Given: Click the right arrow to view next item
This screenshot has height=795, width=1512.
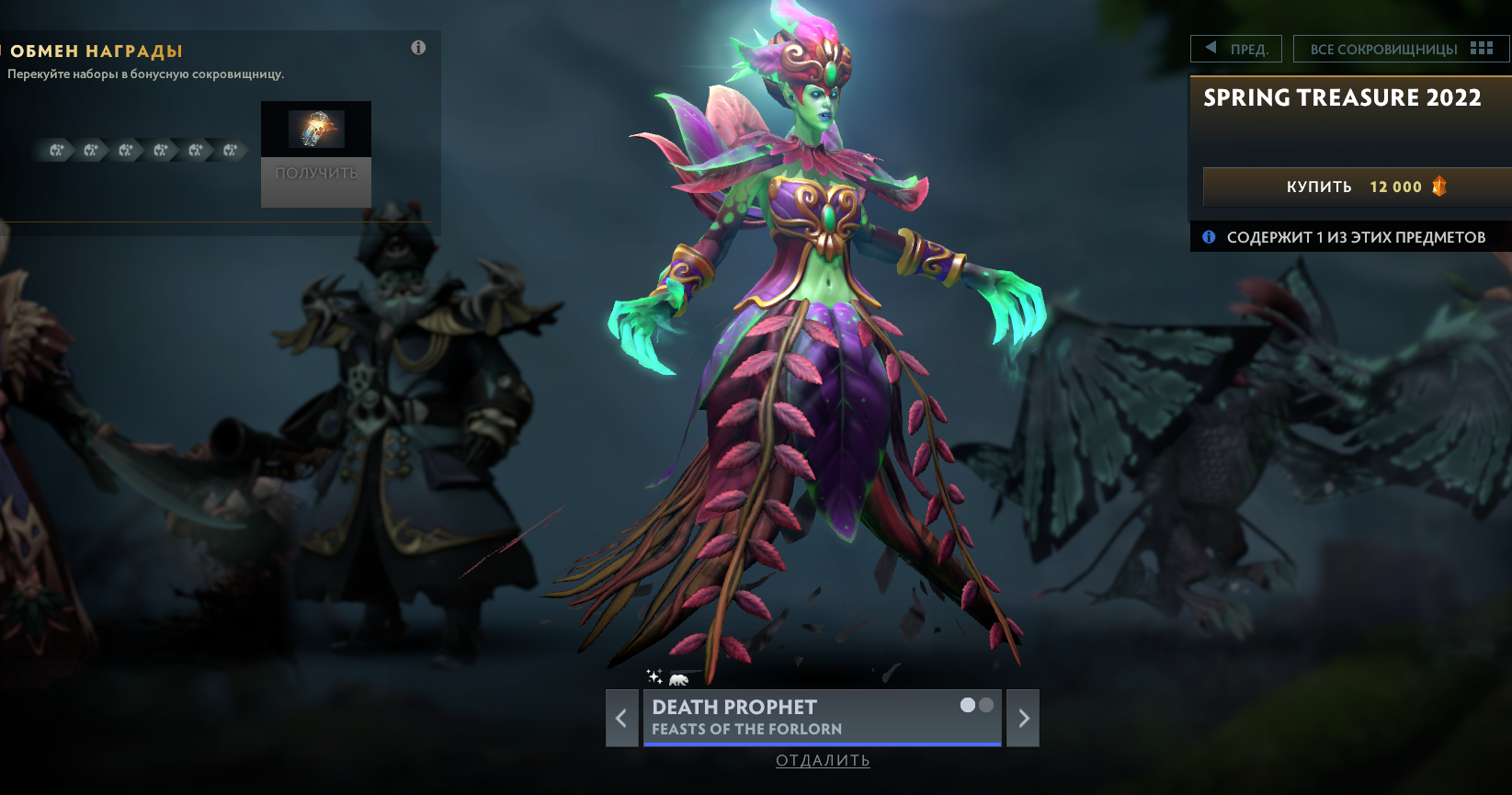Looking at the screenshot, I should point(1023,718).
